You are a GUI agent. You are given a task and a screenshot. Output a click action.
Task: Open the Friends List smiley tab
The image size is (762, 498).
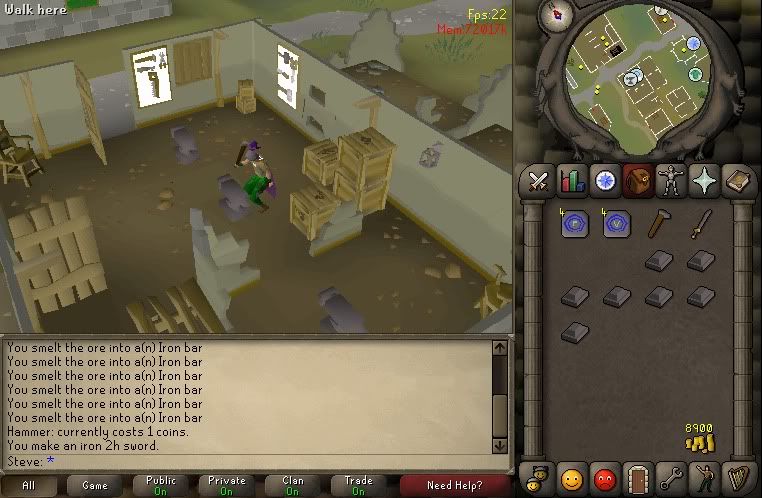pyautogui.click(x=572, y=474)
